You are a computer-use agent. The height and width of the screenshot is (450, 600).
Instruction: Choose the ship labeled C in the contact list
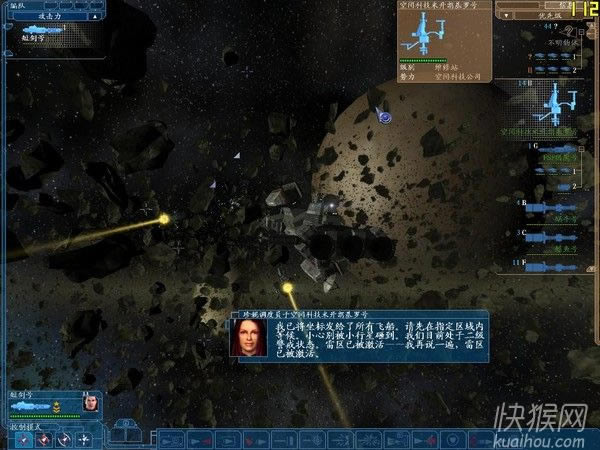coord(552,236)
